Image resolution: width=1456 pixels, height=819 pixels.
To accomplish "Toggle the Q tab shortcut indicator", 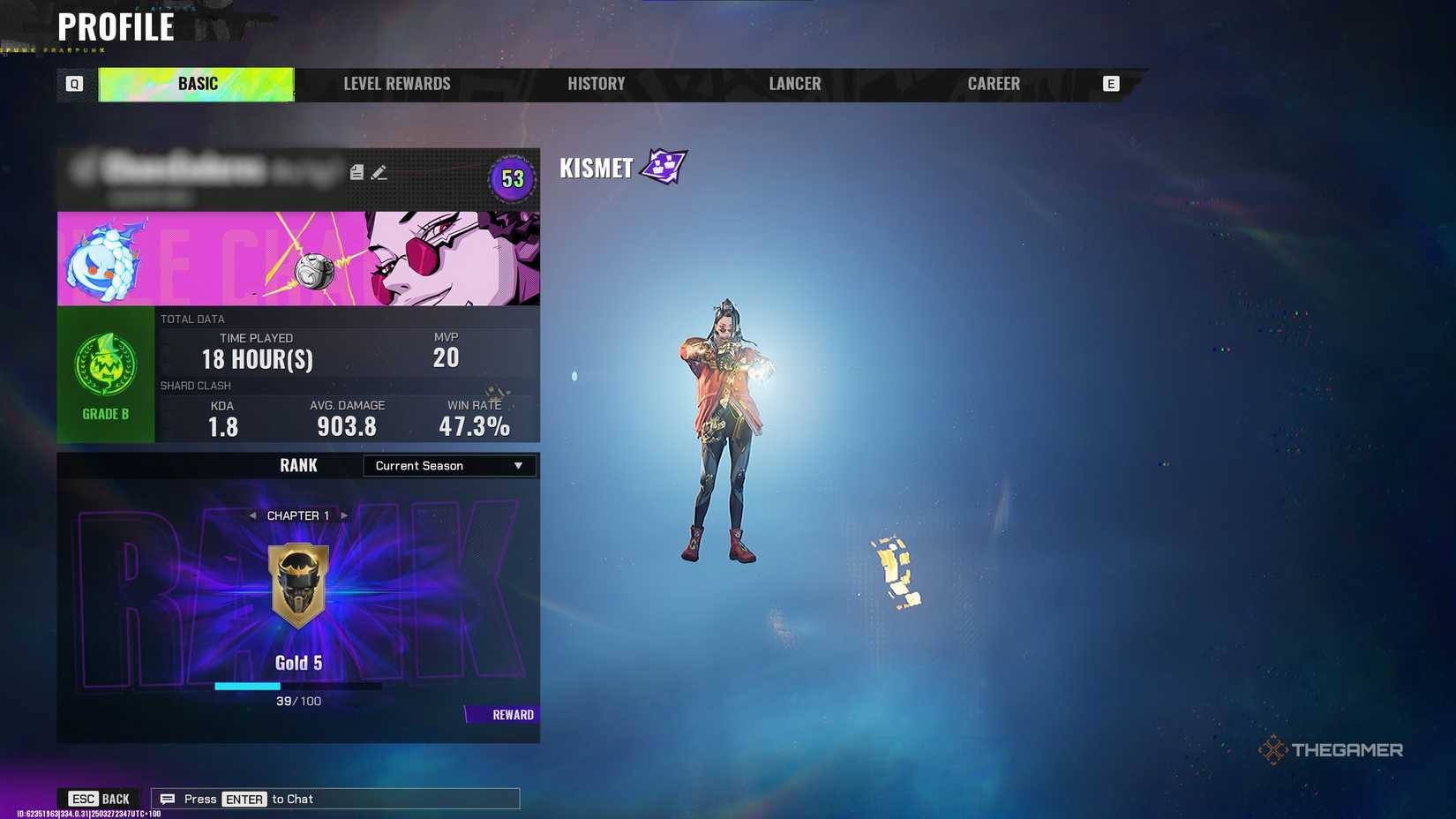I will click(x=74, y=84).
